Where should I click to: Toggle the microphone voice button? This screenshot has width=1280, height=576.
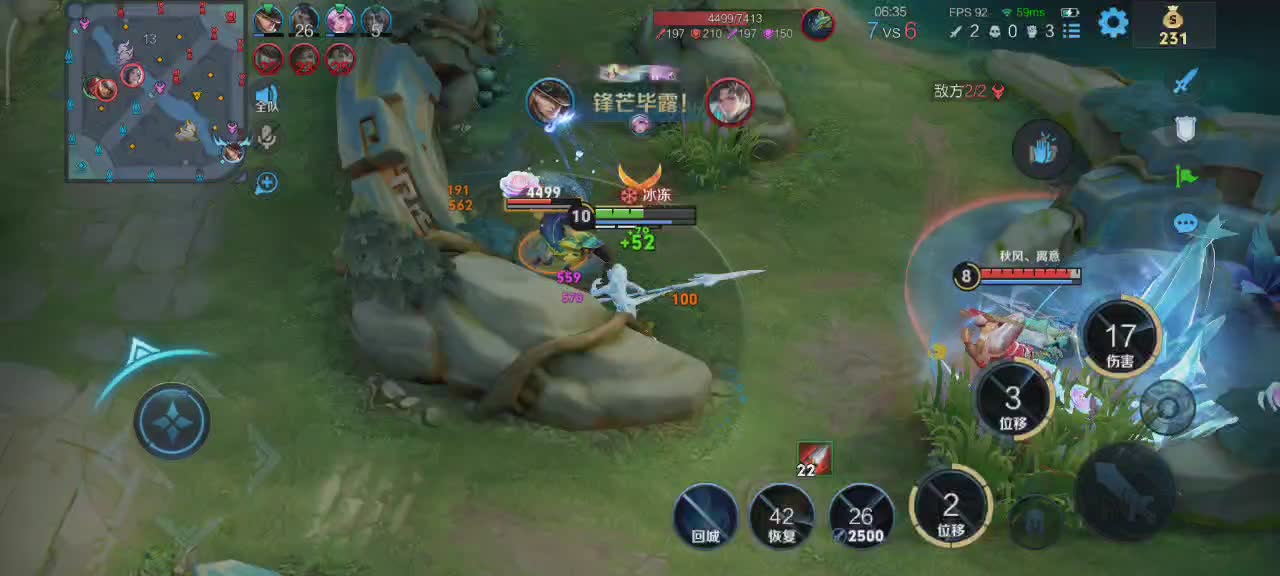(x=266, y=137)
